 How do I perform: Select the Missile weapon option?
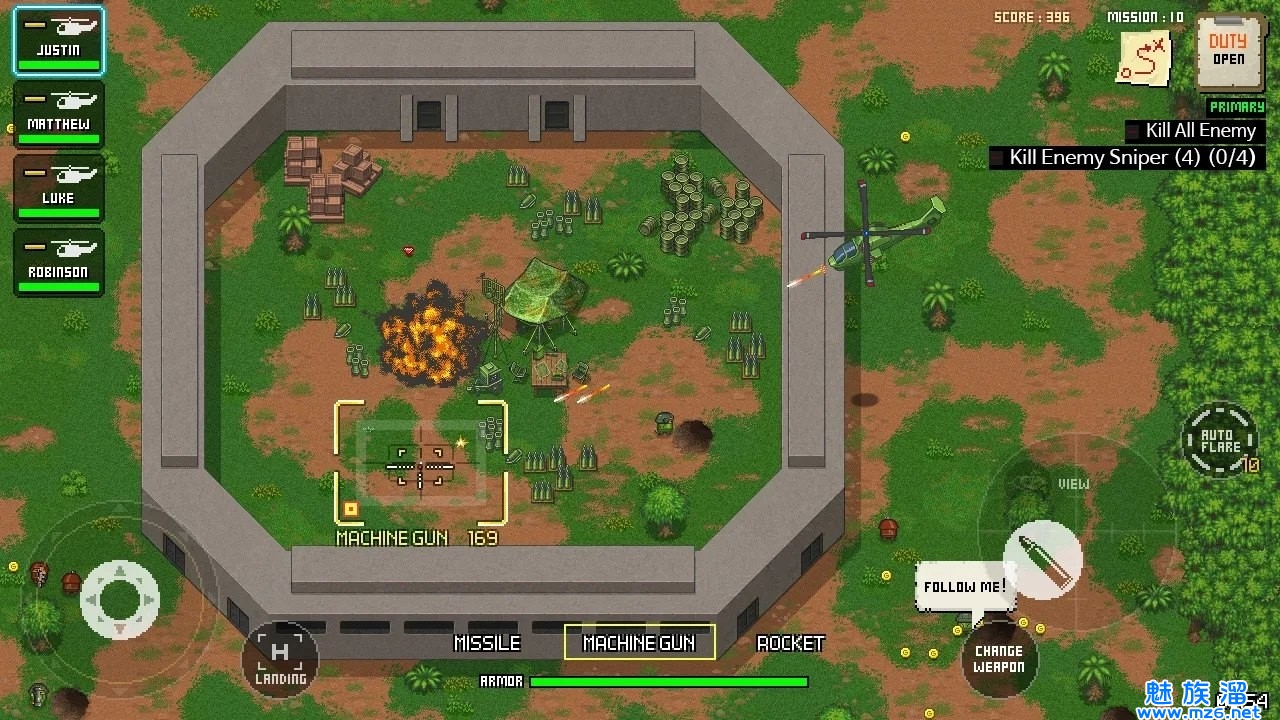[x=487, y=643]
